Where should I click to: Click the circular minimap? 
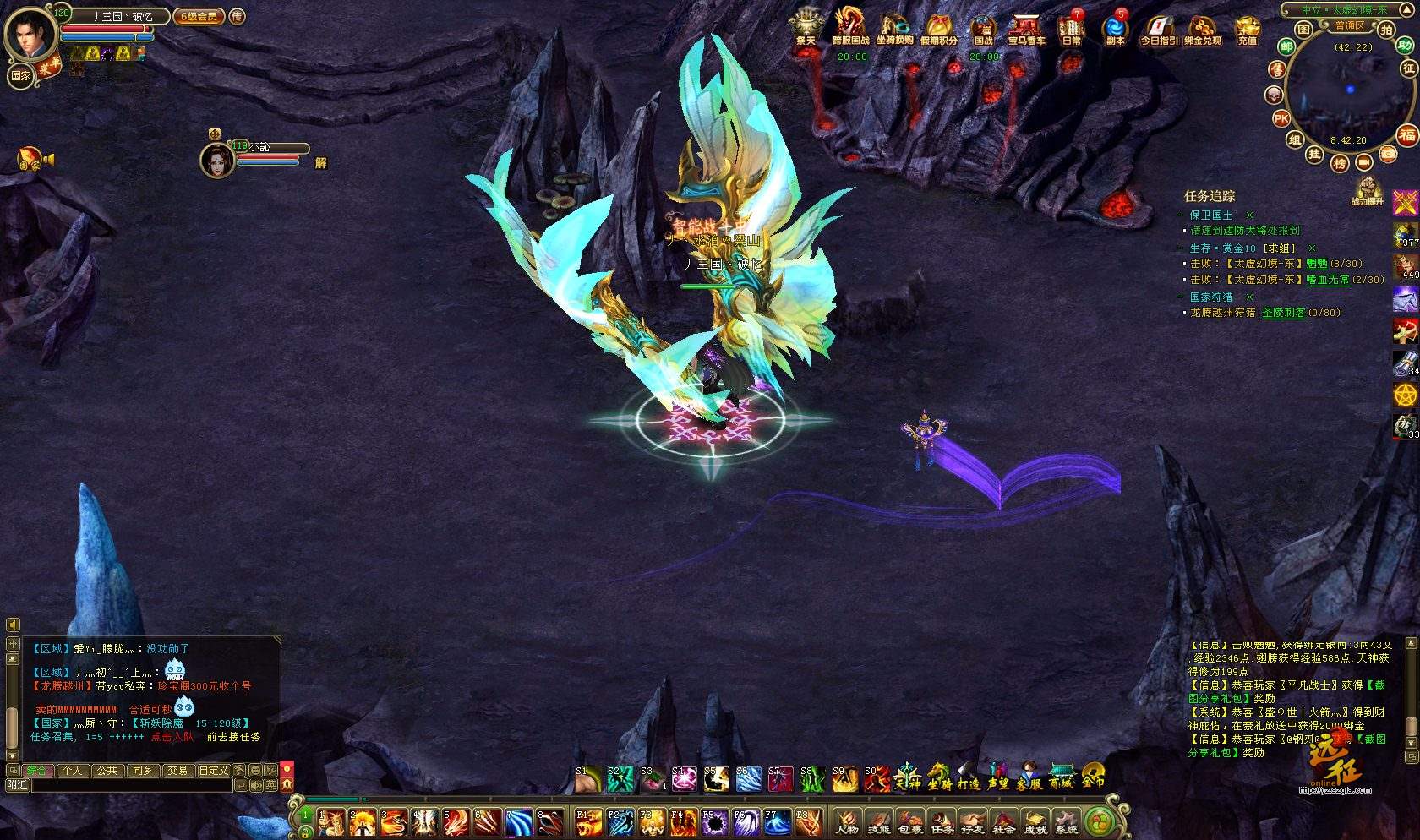(1350, 91)
